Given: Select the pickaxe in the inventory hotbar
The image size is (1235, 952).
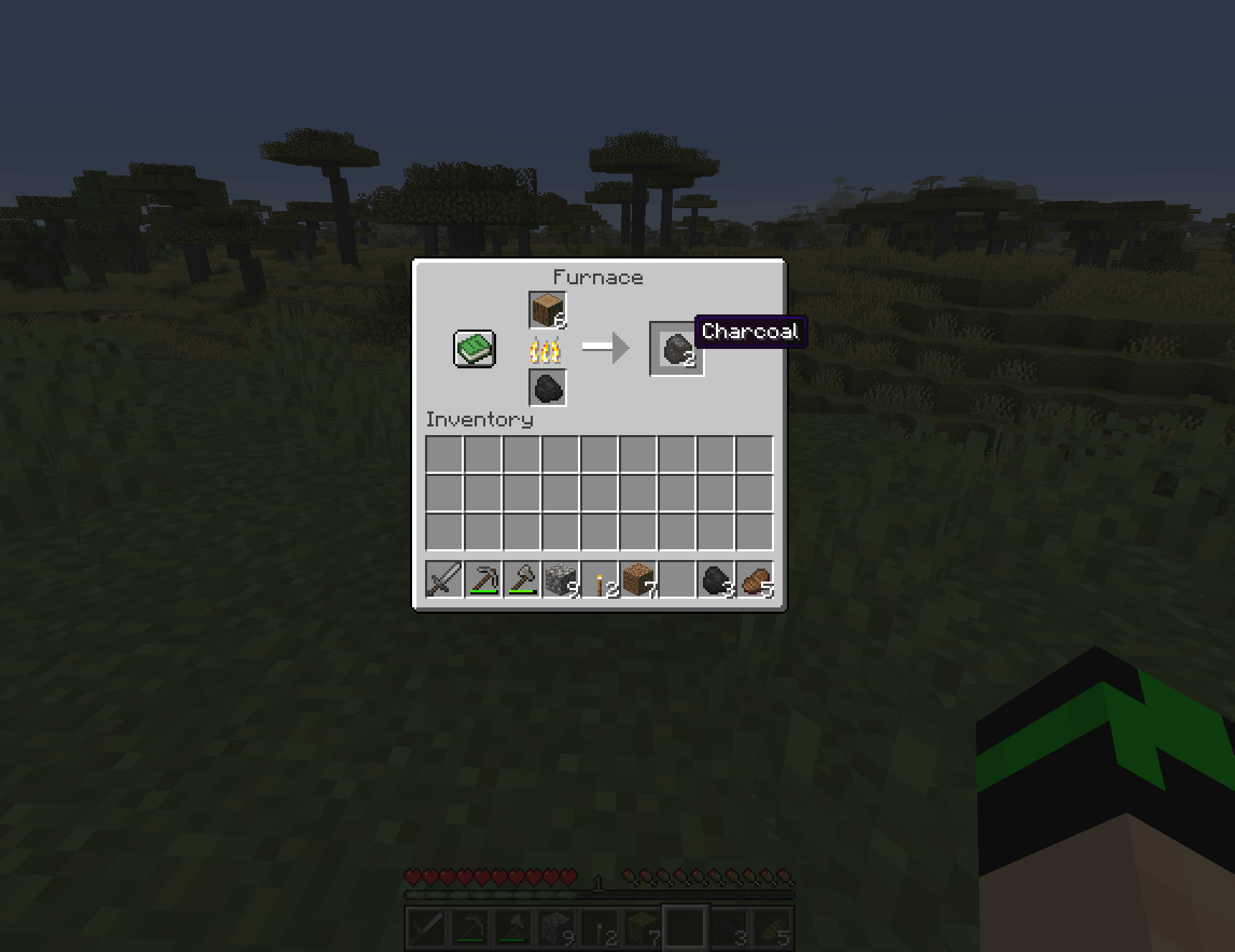Looking at the screenshot, I should tap(483, 579).
